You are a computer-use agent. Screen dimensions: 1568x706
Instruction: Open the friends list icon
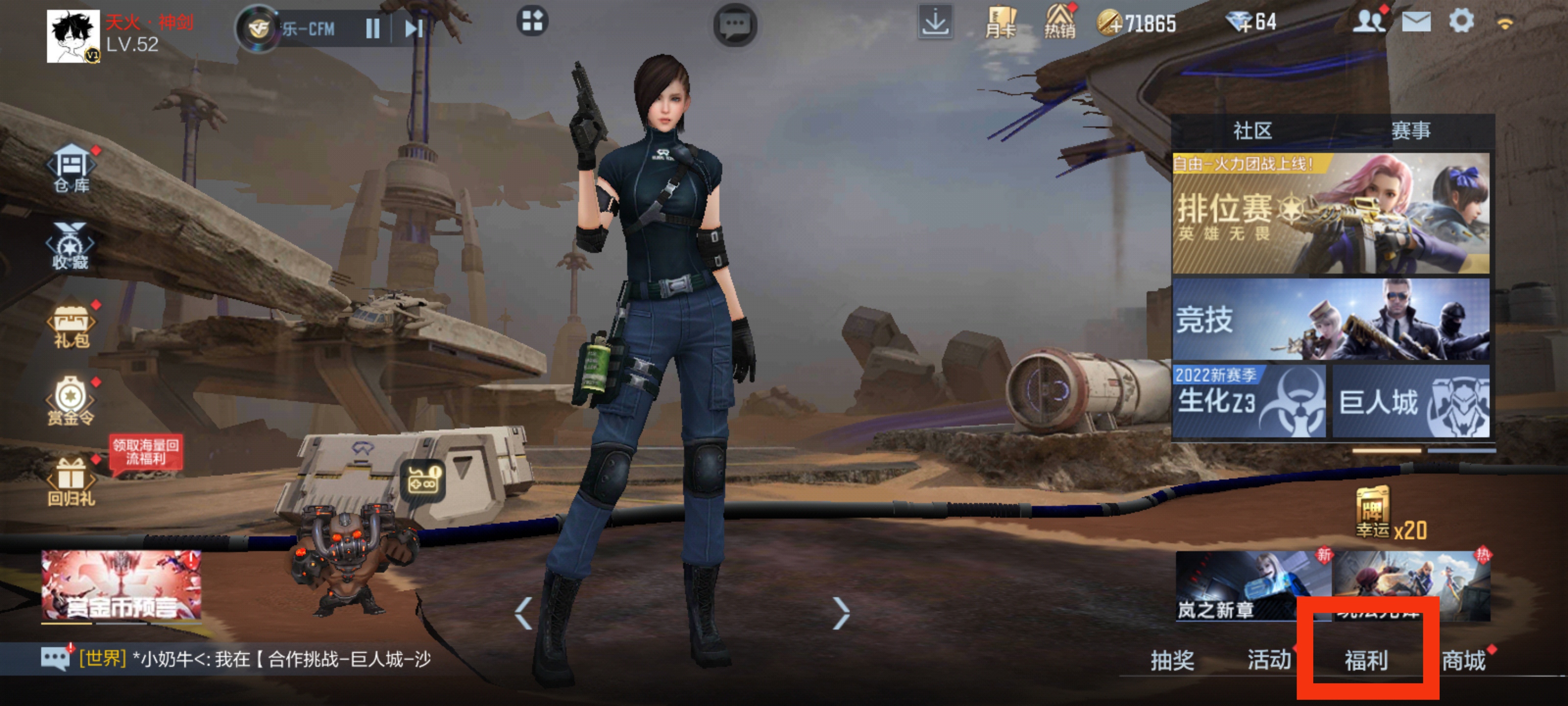tap(1368, 22)
